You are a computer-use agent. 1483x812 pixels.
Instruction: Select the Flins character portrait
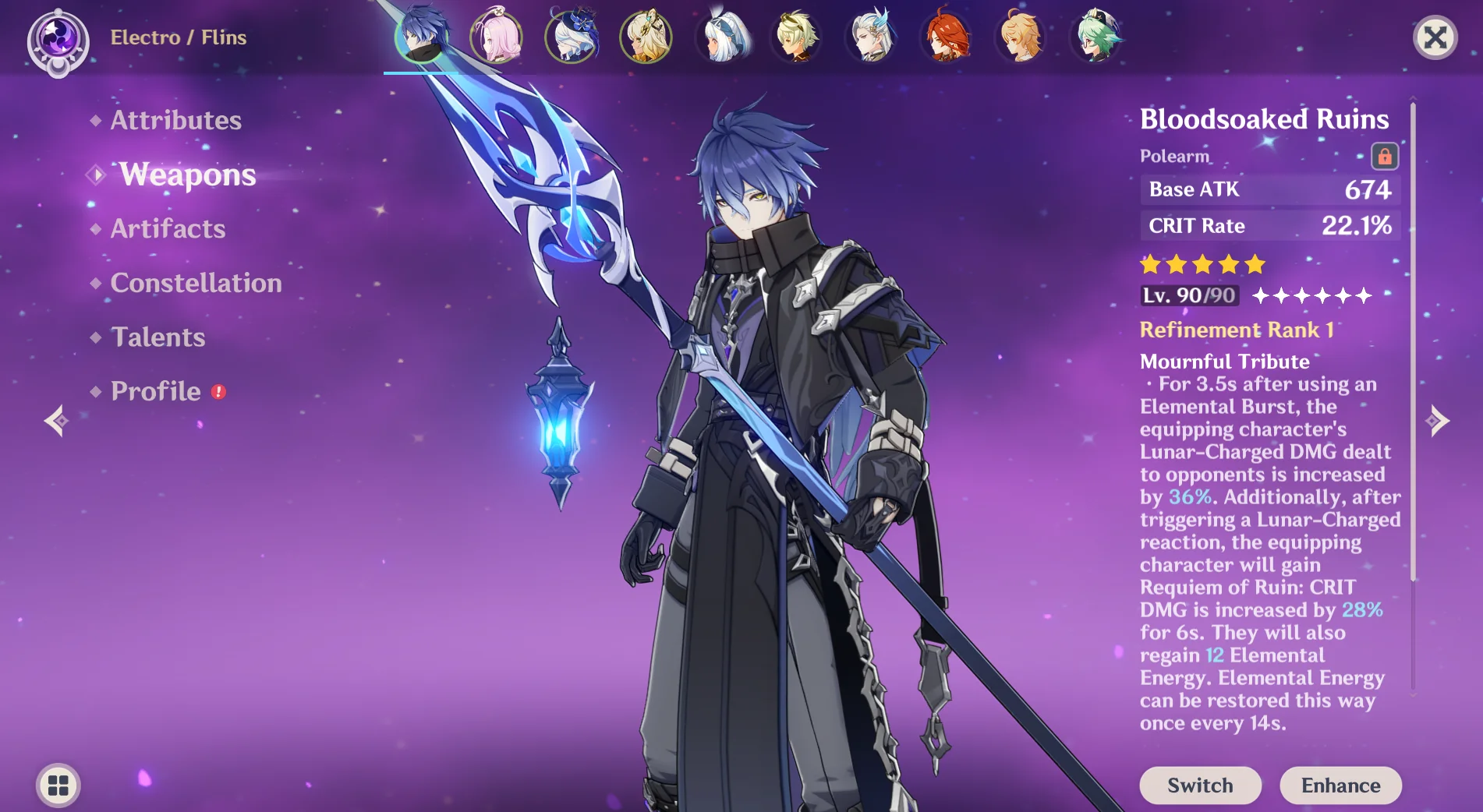tap(422, 36)
